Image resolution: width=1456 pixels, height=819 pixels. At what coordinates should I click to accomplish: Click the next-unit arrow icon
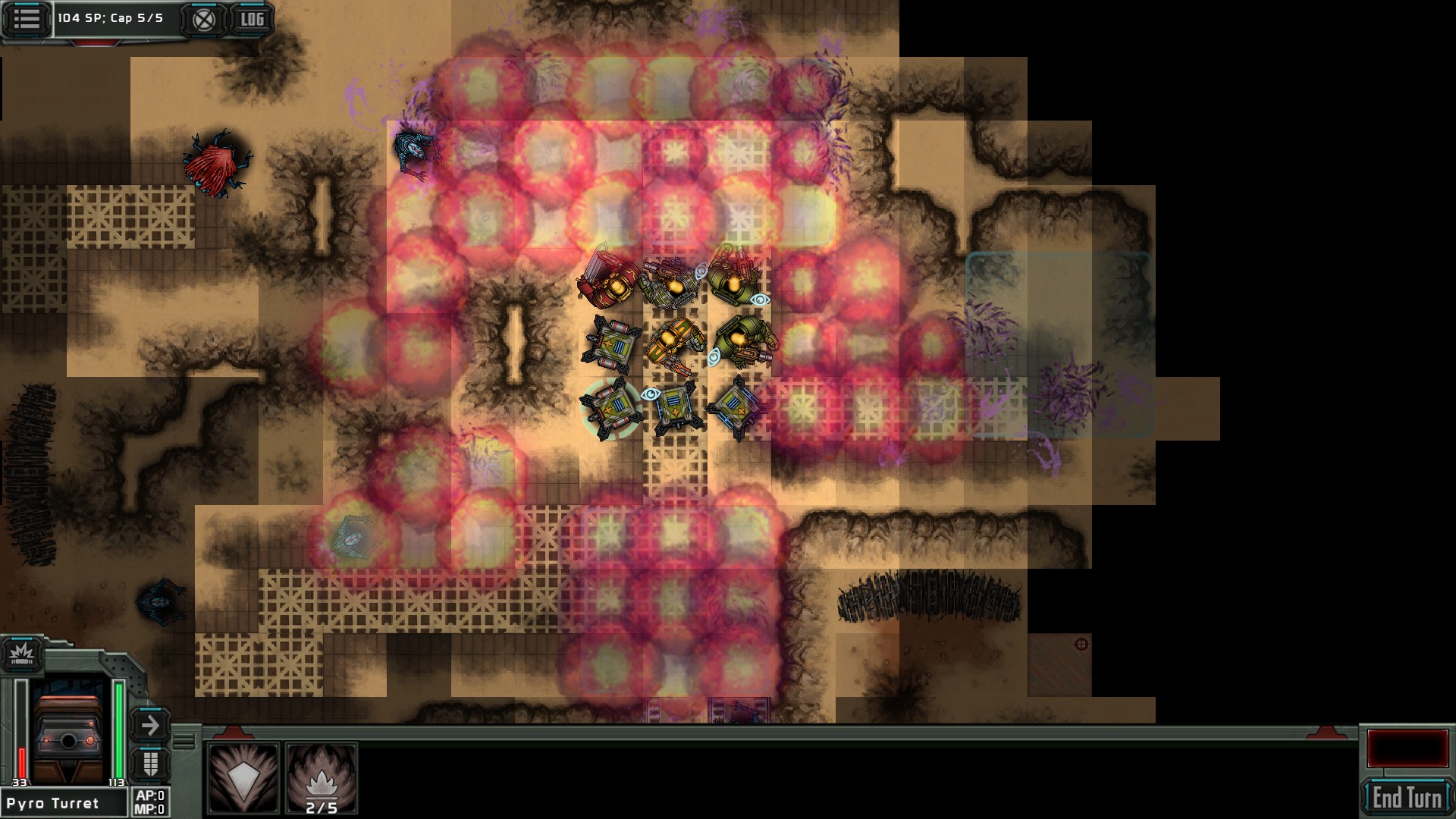point(149,726)
